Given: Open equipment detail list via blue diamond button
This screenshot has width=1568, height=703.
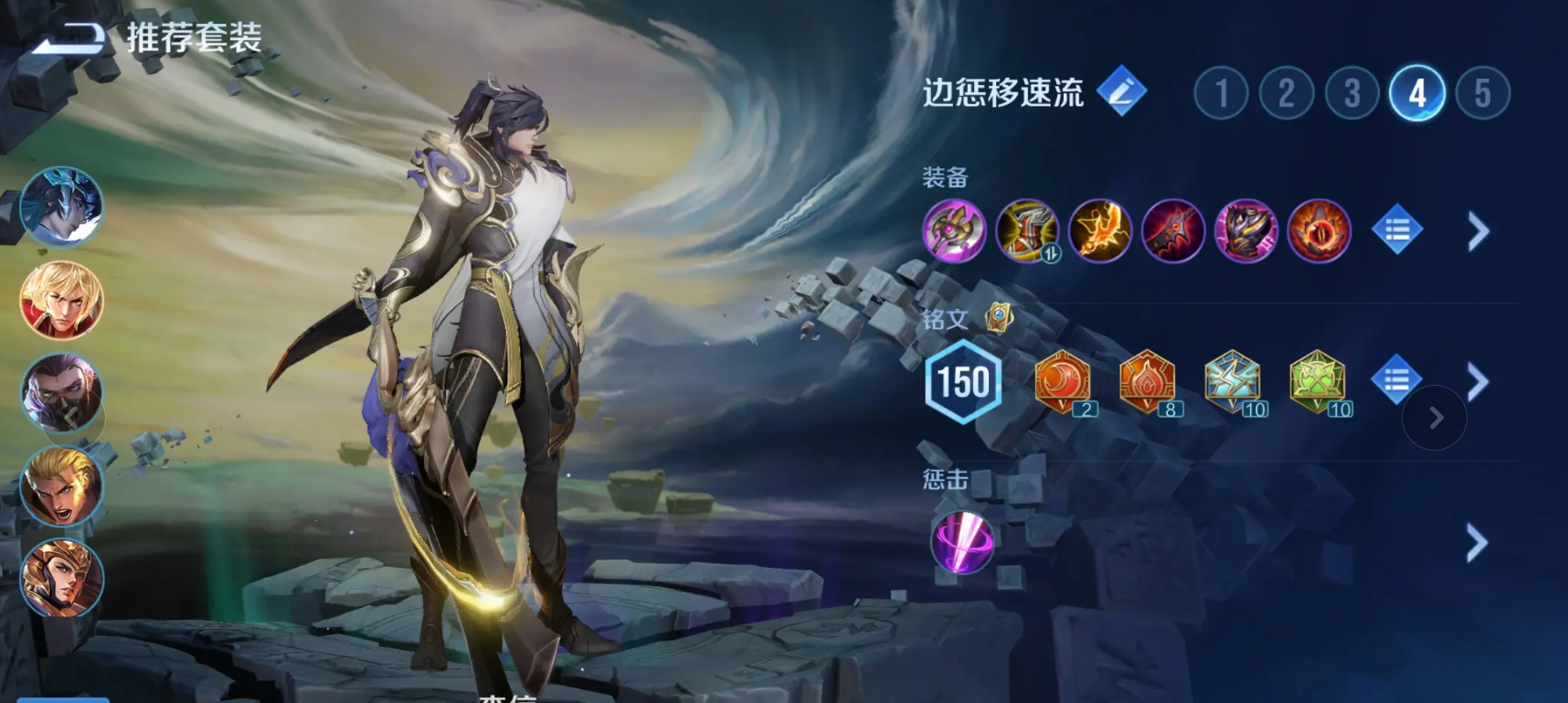Looking at the screenshot, I should [1396, 230].
